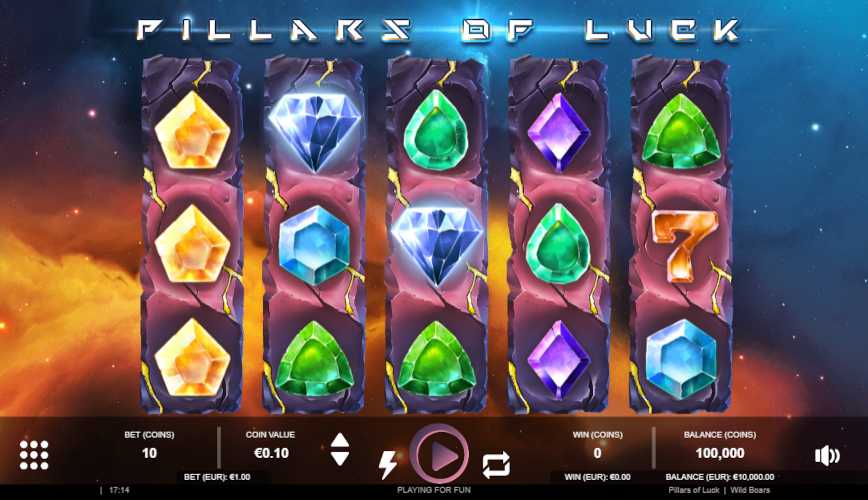Open the dotted grid menu

(x=34, y=455)
